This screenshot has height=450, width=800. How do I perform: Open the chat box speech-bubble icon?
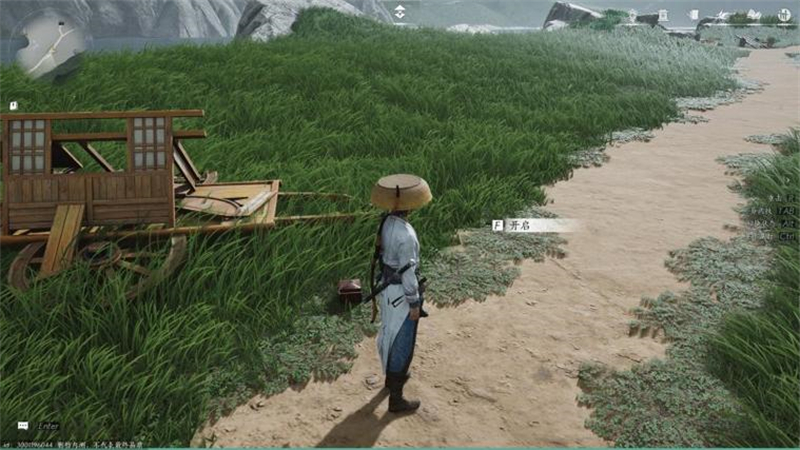[22, 426]
